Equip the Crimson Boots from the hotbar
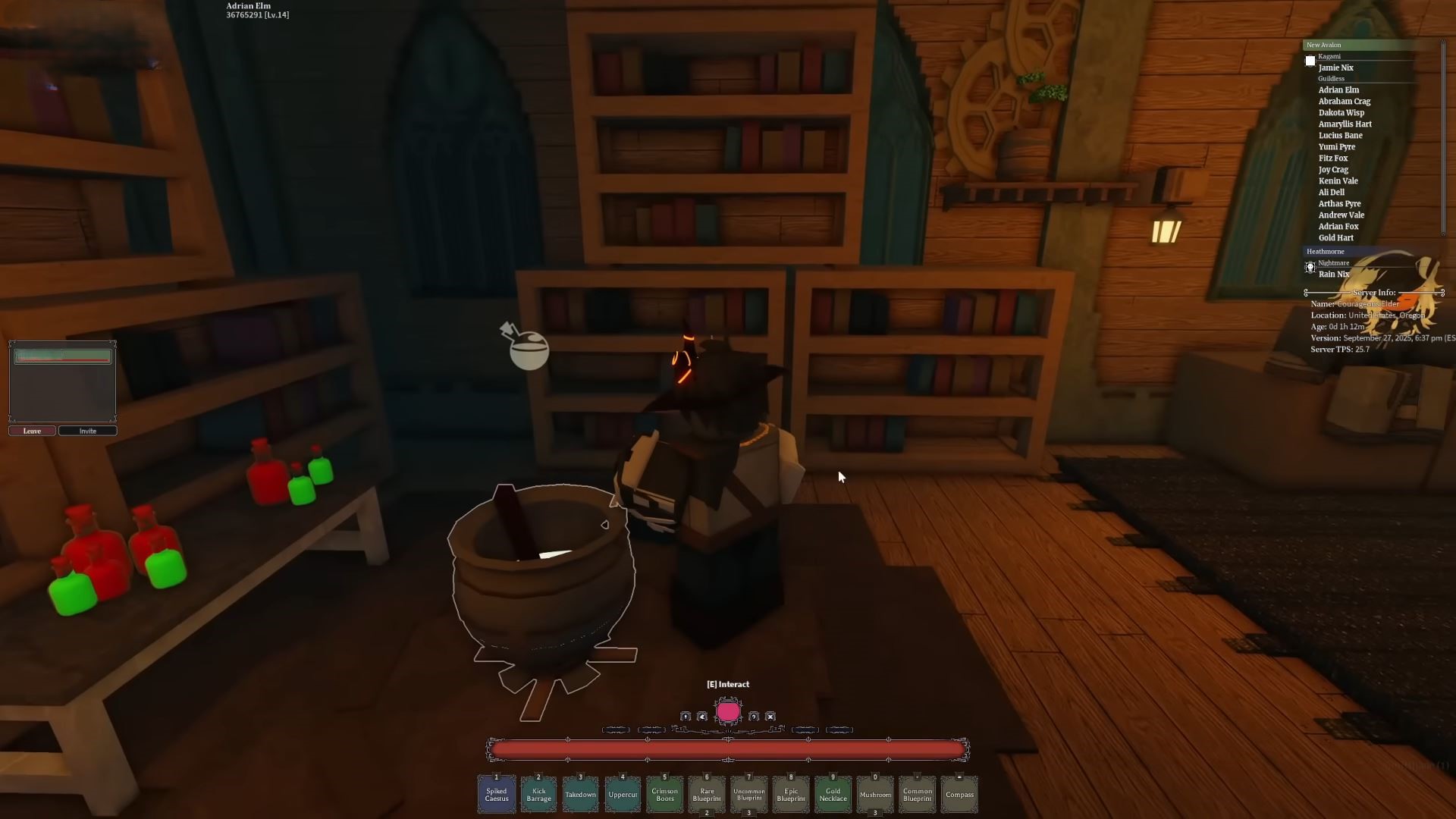The width and height of the screenshot is (1456, 819). coord(664,794)
